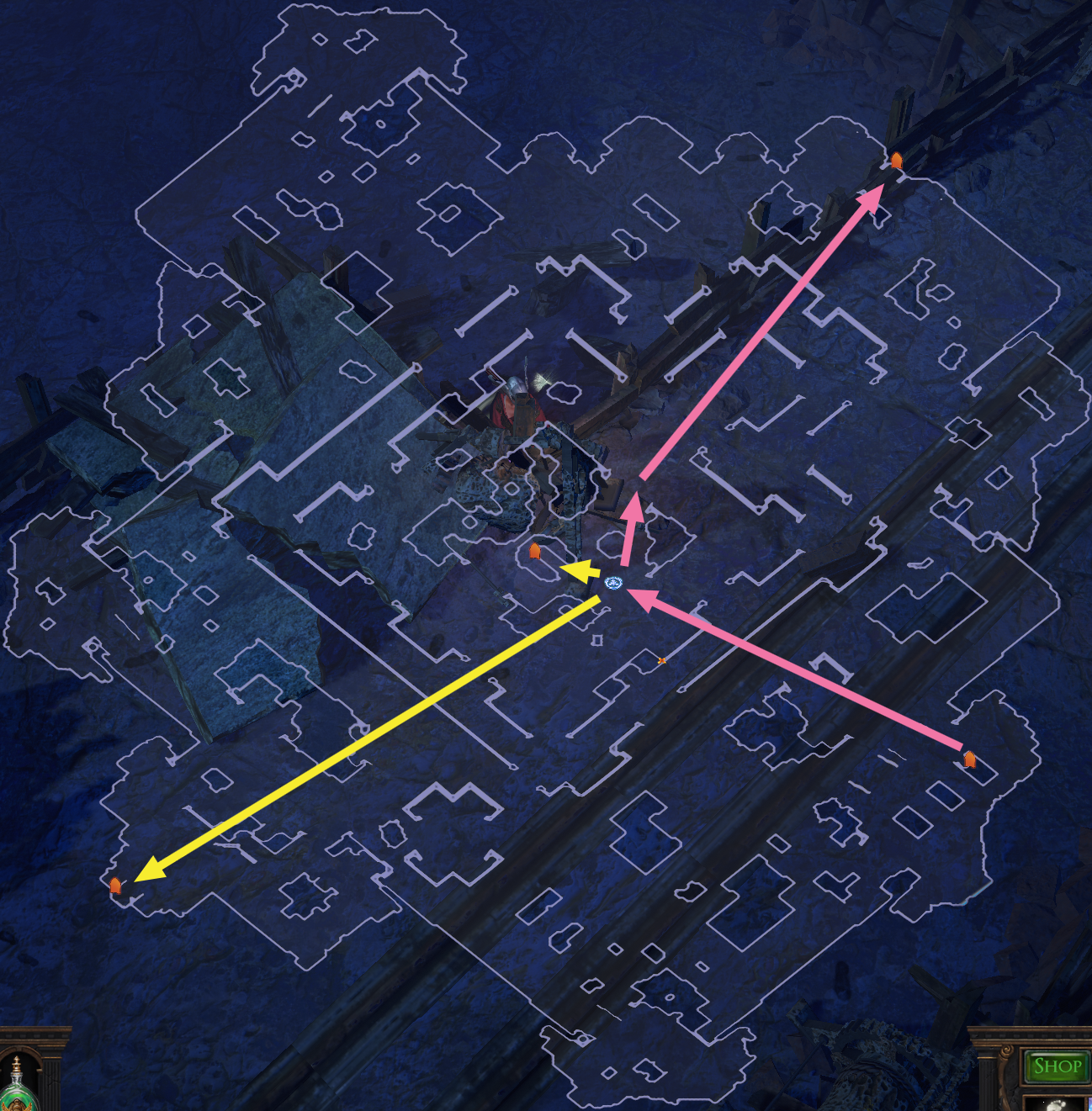Screen dimensions: 1092x1111
Task: Click the small orange item dot below the entrance marker
Action: (x=662, y=660)
